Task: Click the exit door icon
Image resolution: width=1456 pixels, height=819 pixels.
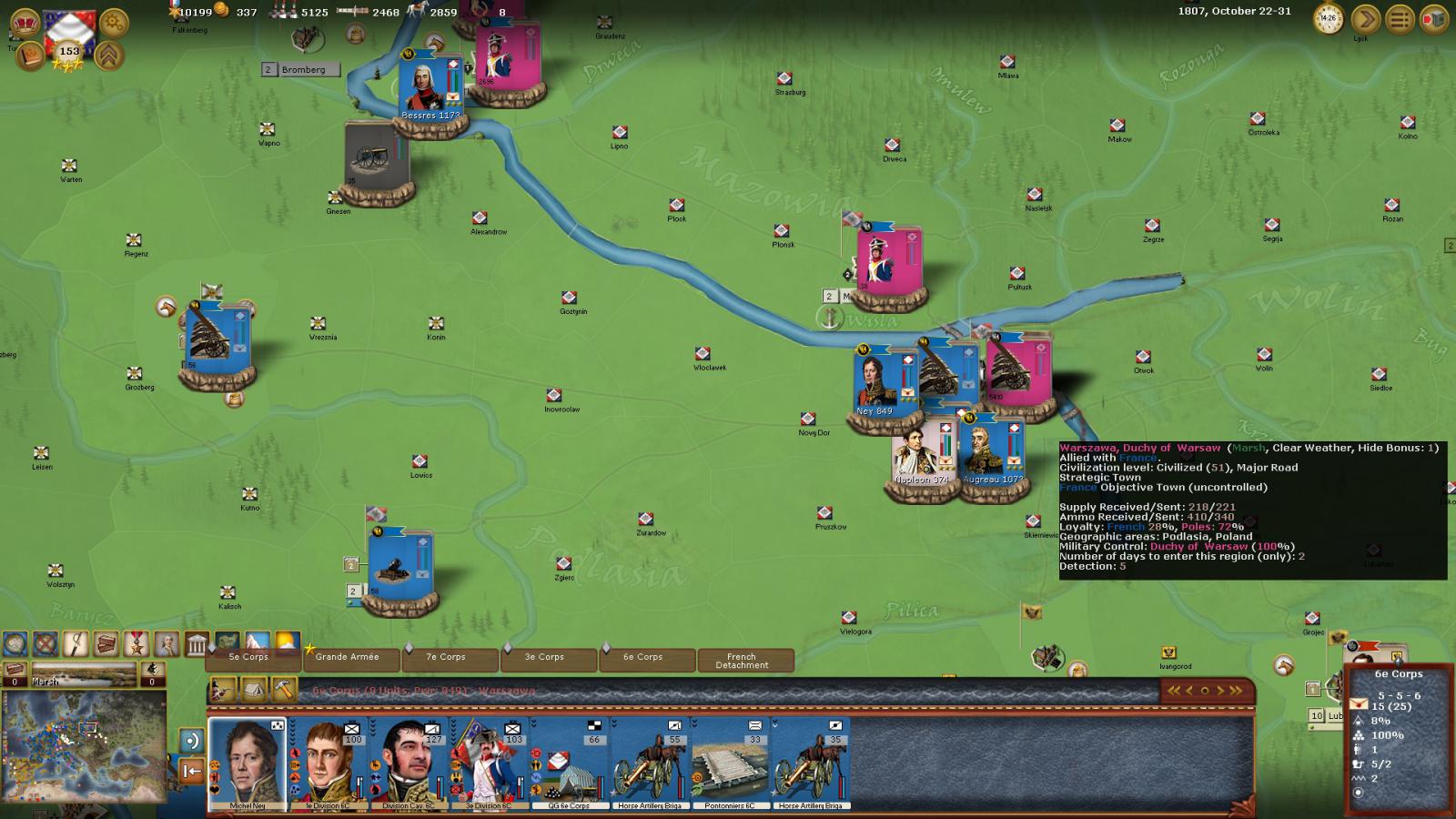Action: (x=1435, y=18)
